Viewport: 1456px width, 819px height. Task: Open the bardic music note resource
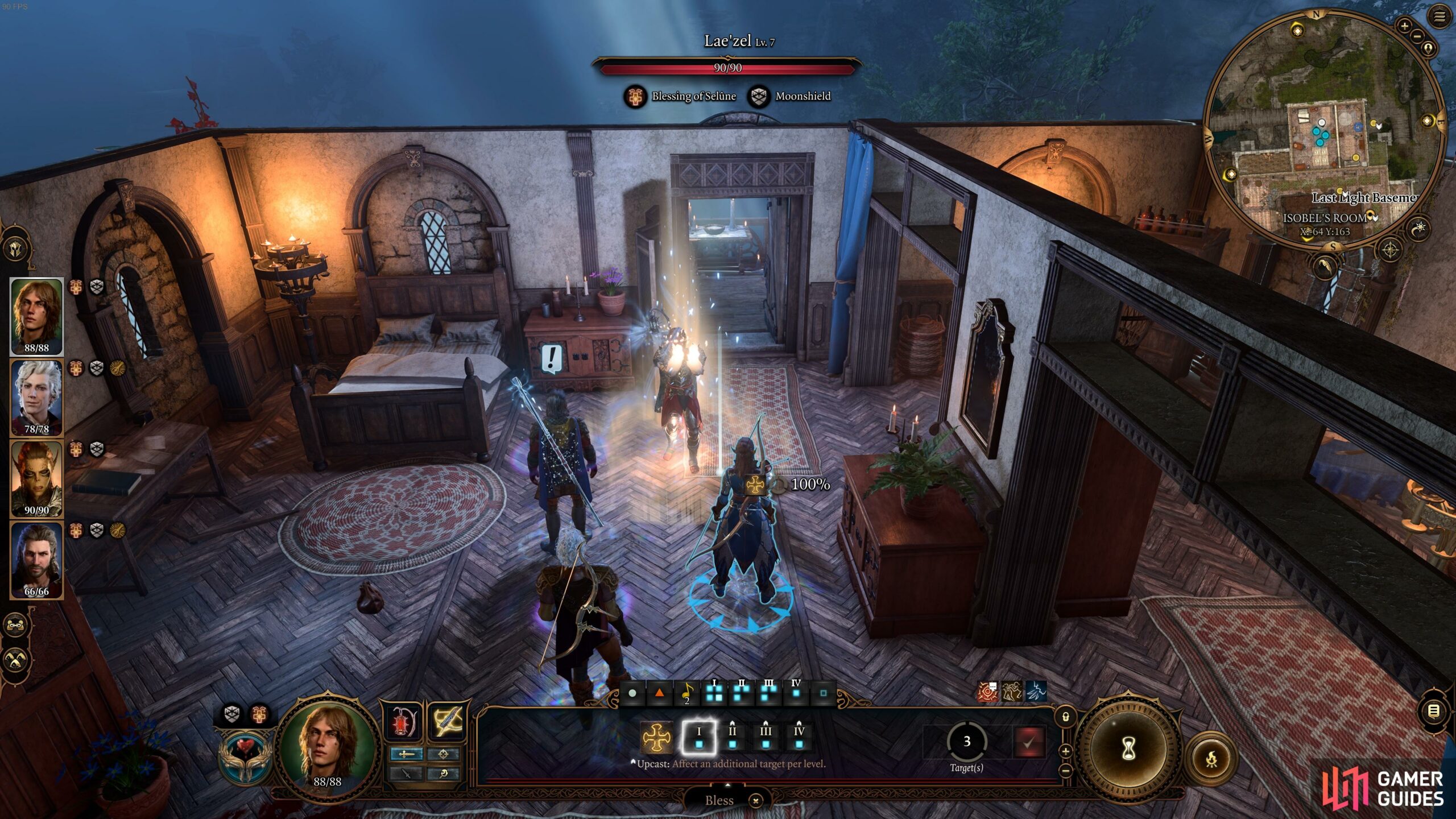687,693
